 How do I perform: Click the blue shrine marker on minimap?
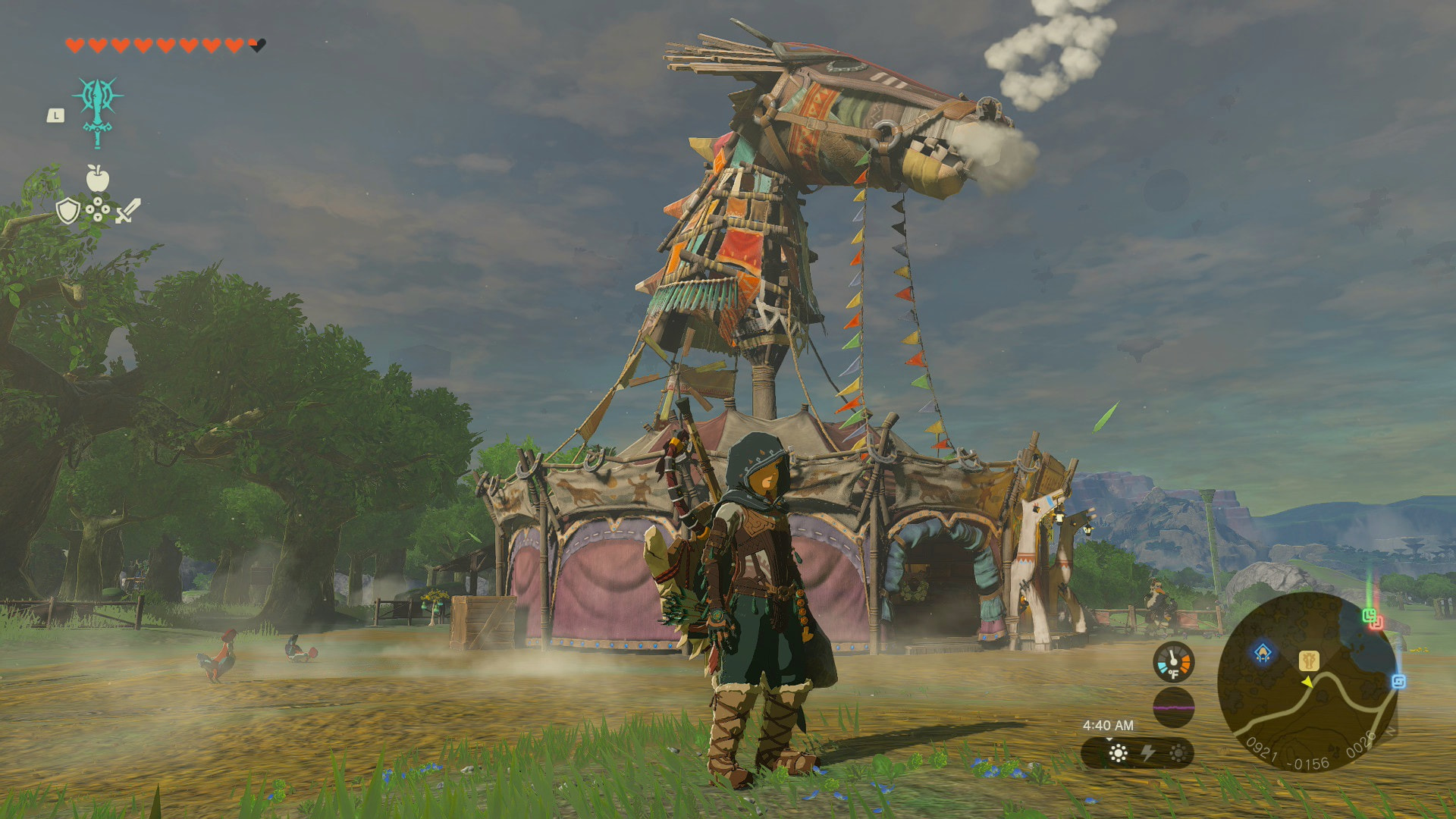click(1263, 652)
